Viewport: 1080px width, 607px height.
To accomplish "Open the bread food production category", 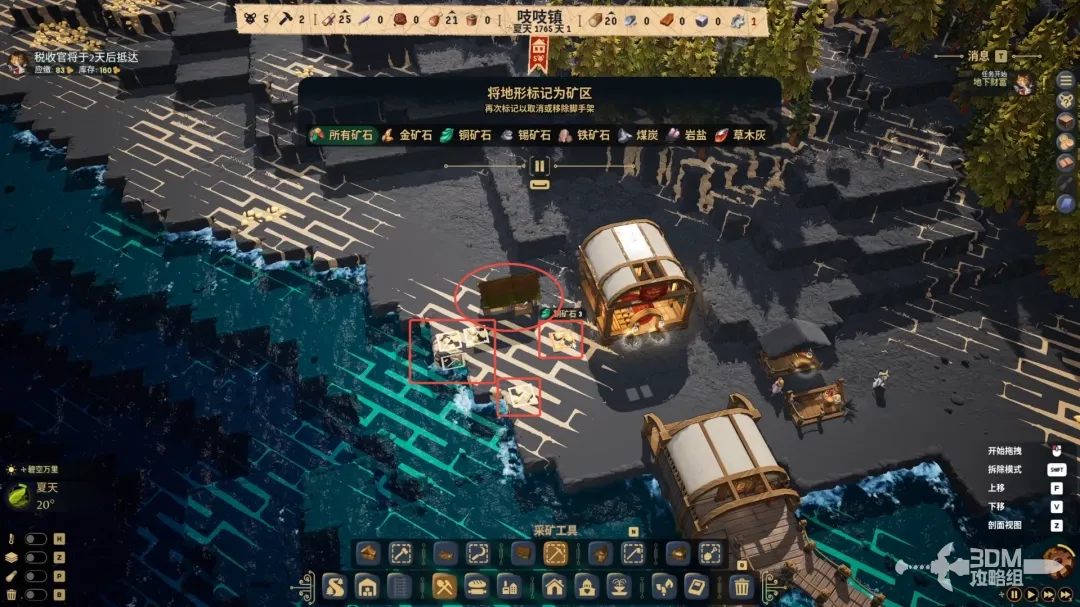I will (x=477, y=587).
